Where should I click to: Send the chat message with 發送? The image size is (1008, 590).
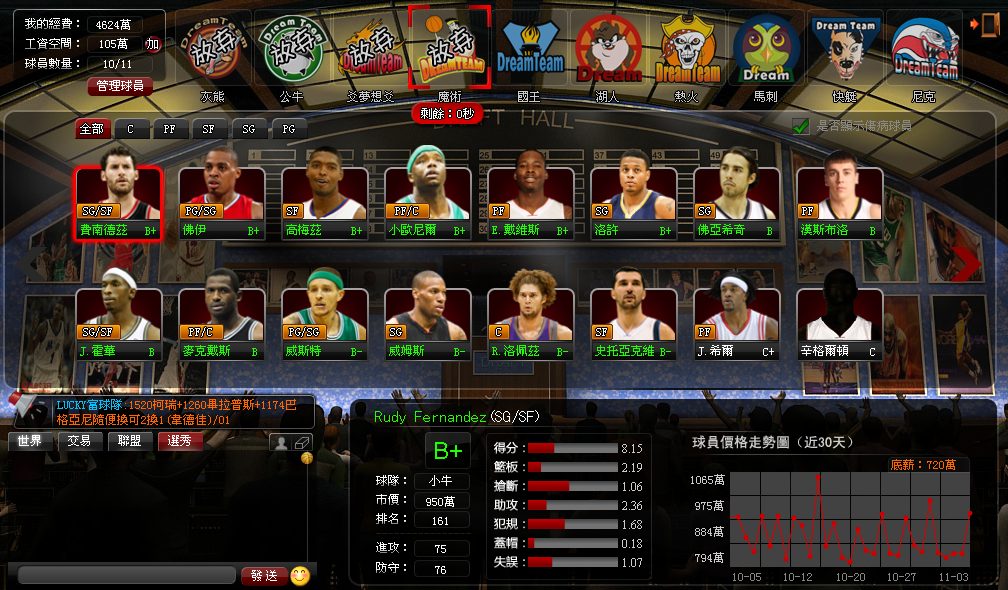[x=263, y=576]
